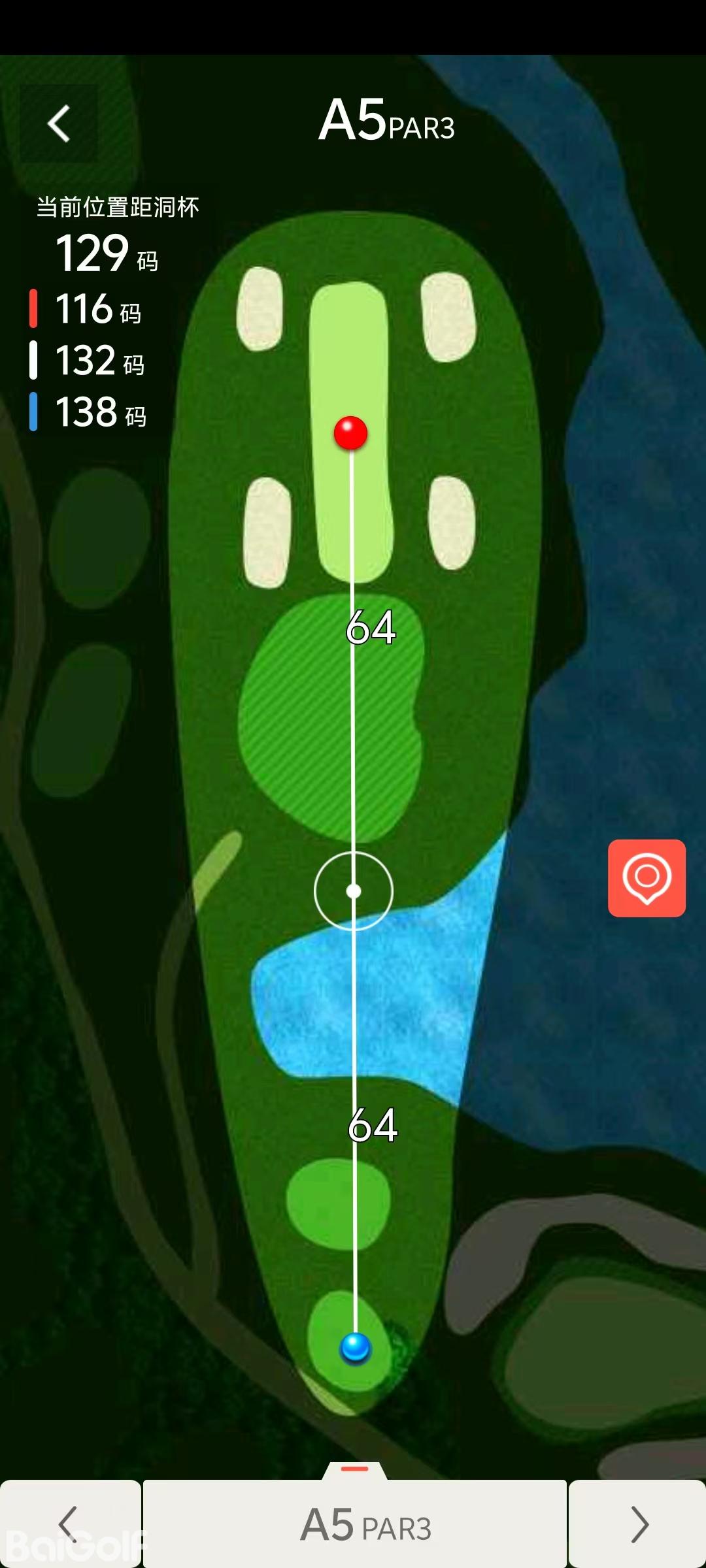Select the red pin flag marker

coord(350,433)
